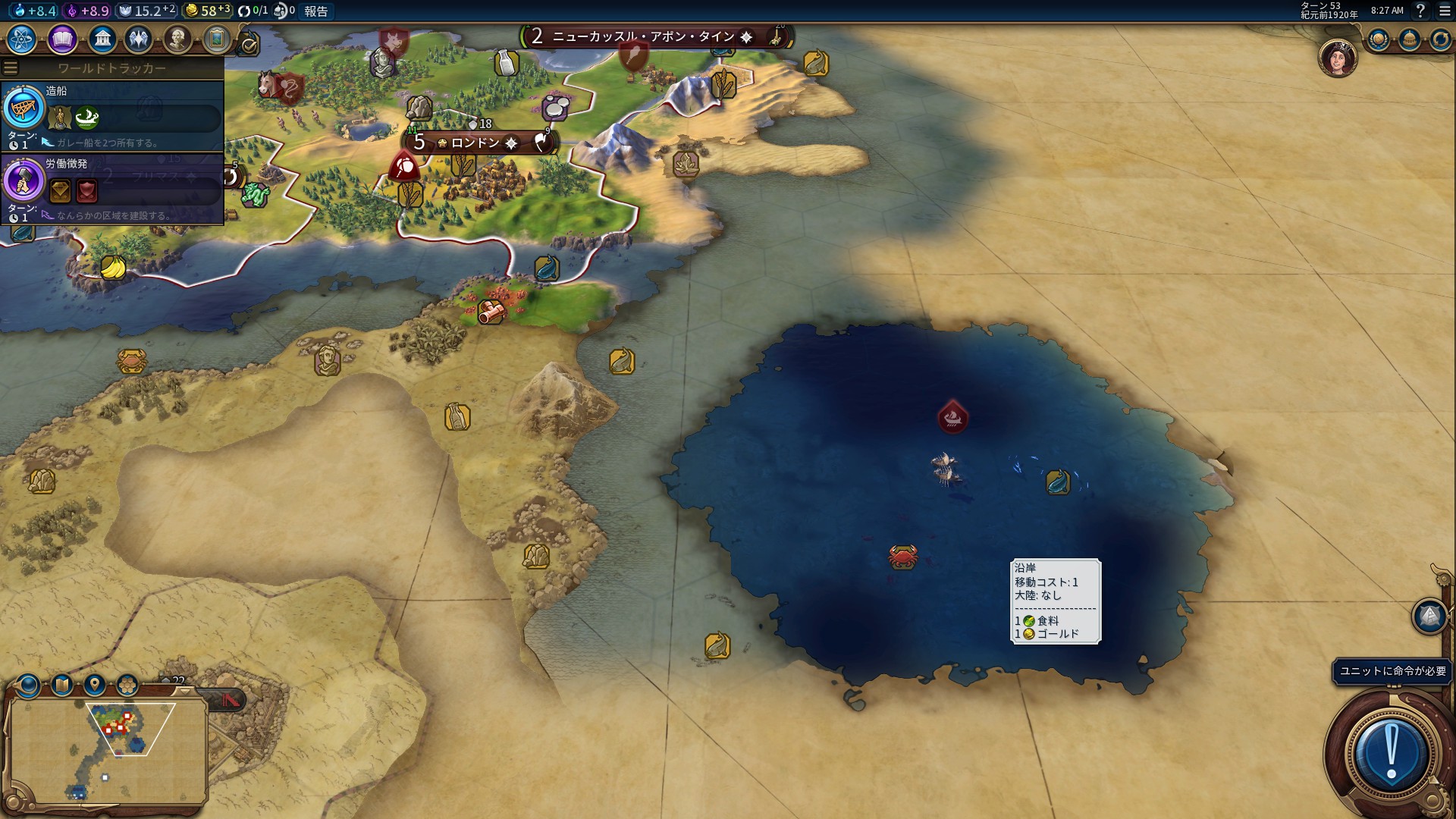This screenshot has height=819, width=1456.
Task: Click the leader portrait ribbon icon
Action: (x=1338, y=58)
